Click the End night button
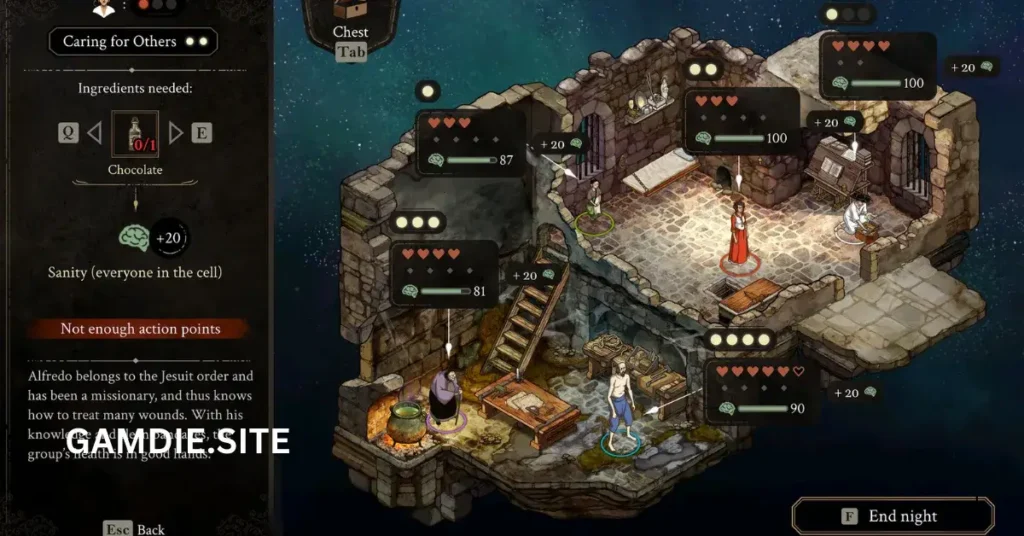 (x=893, y=516)
